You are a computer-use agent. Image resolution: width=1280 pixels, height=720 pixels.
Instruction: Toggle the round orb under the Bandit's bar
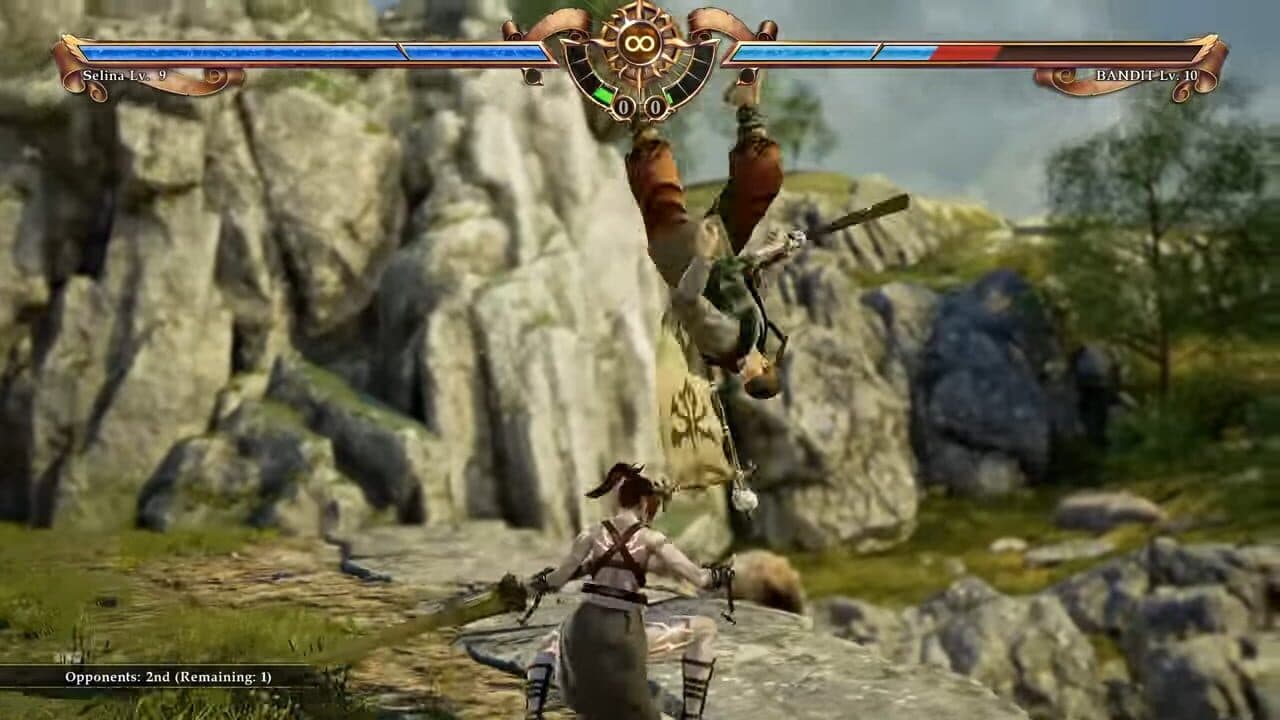click(x=748, y=76)
